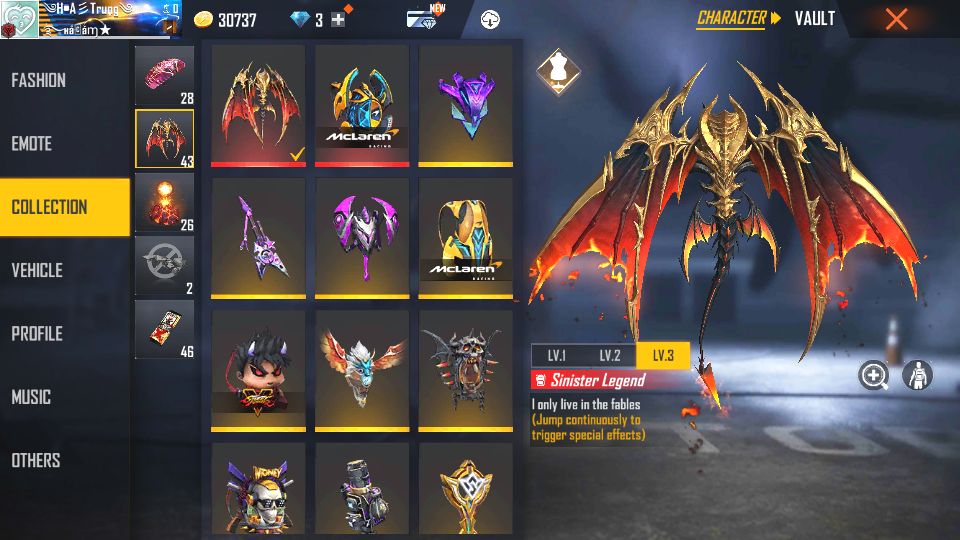
Task: Open the Vehicle menu
Action: [x=38, y=270]
